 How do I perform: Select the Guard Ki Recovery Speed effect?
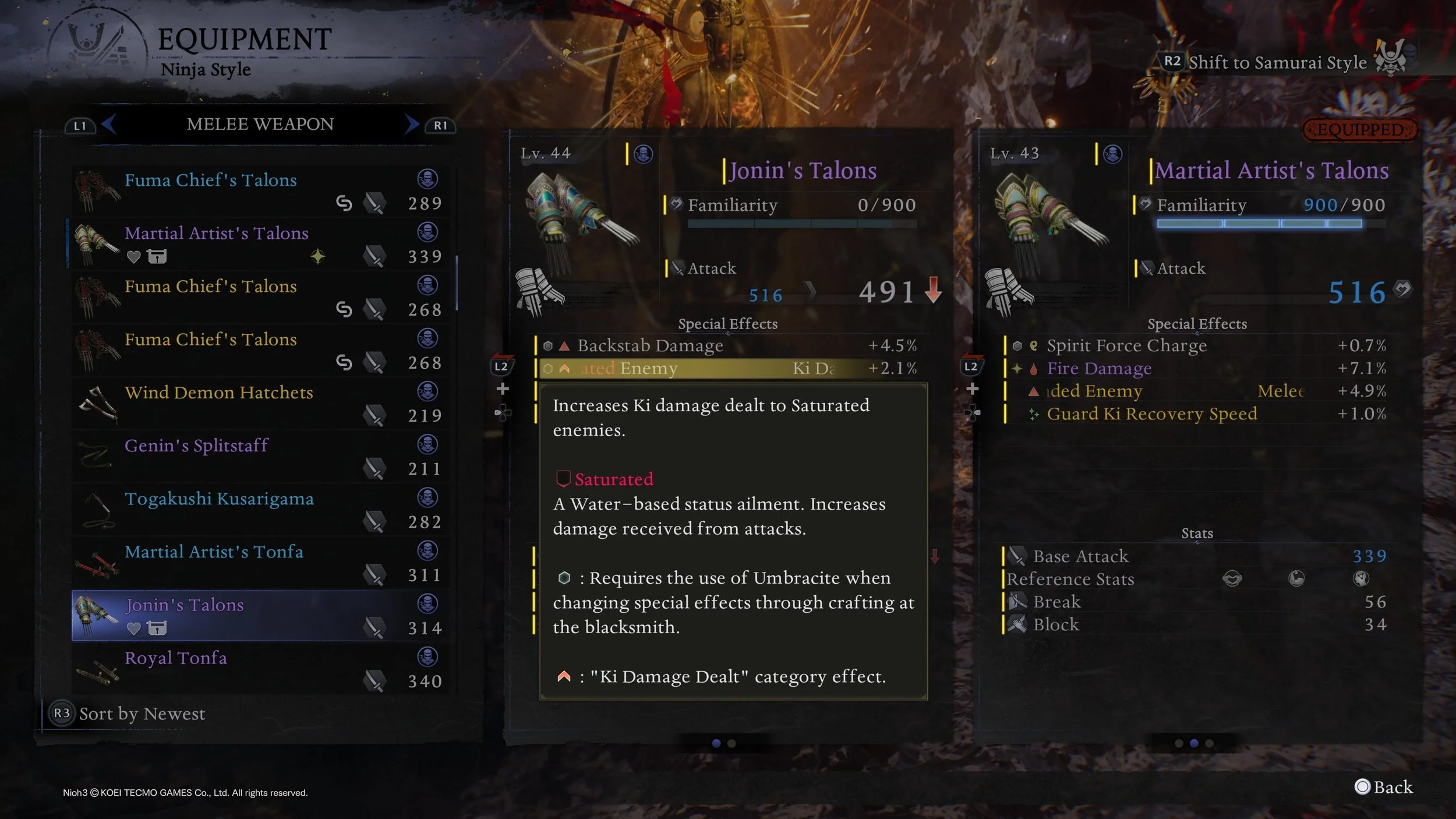coord(1197,414)
